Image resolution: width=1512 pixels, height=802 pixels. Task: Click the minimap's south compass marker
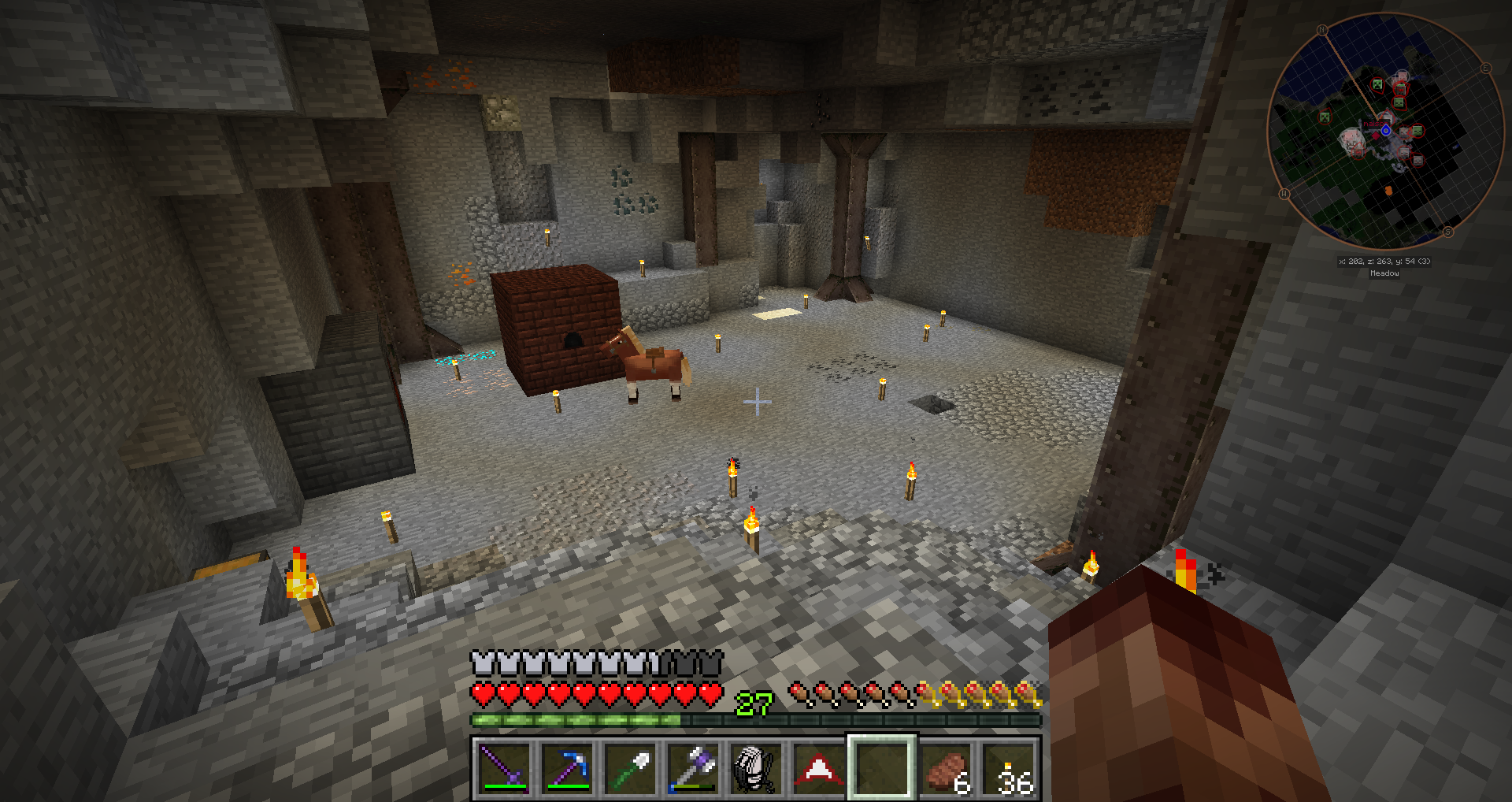tap(1447, 232)
